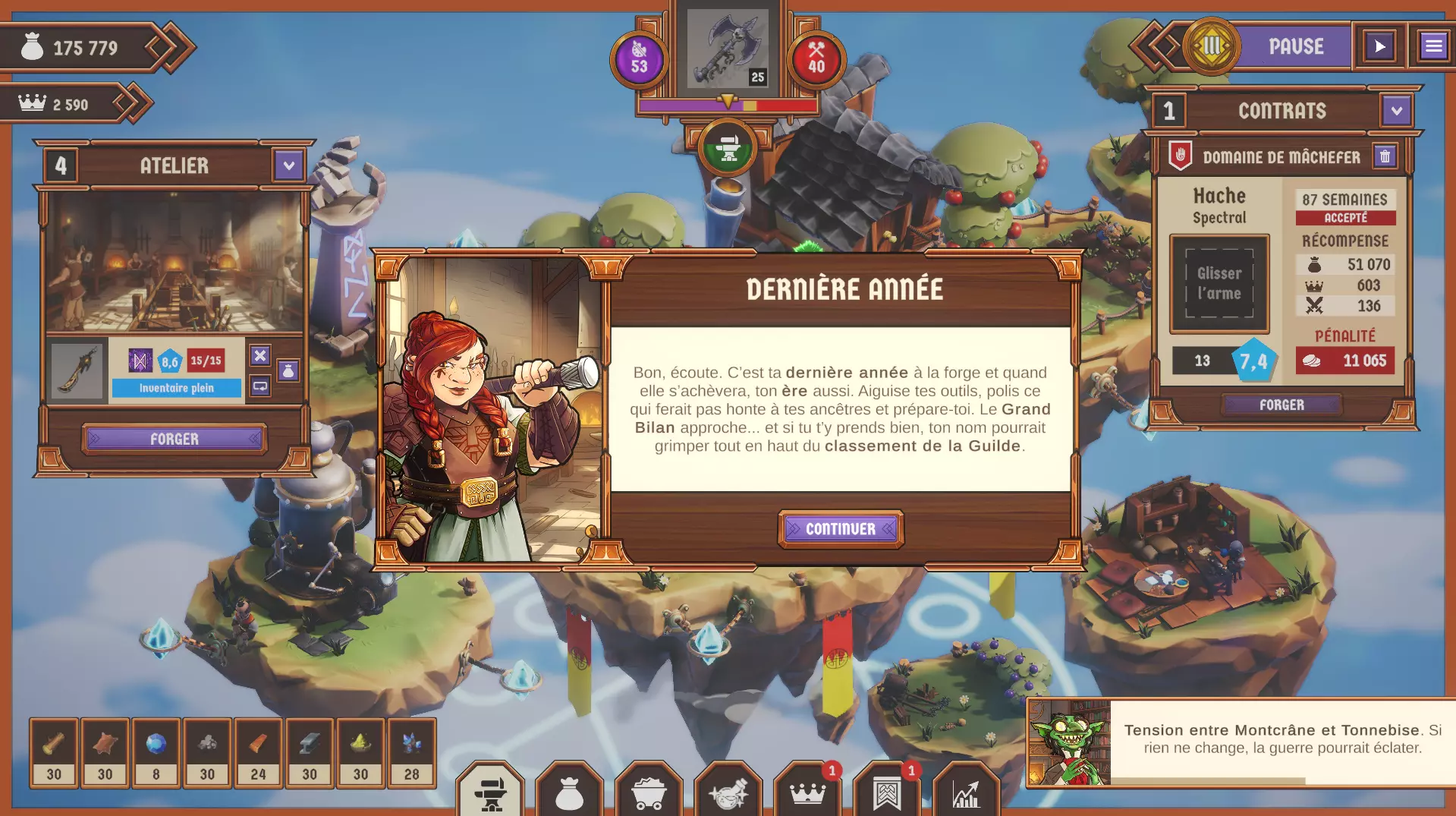Open the crown reputation tab
The width and height of the screenshot is (1456, 816).
click(807, 793)
